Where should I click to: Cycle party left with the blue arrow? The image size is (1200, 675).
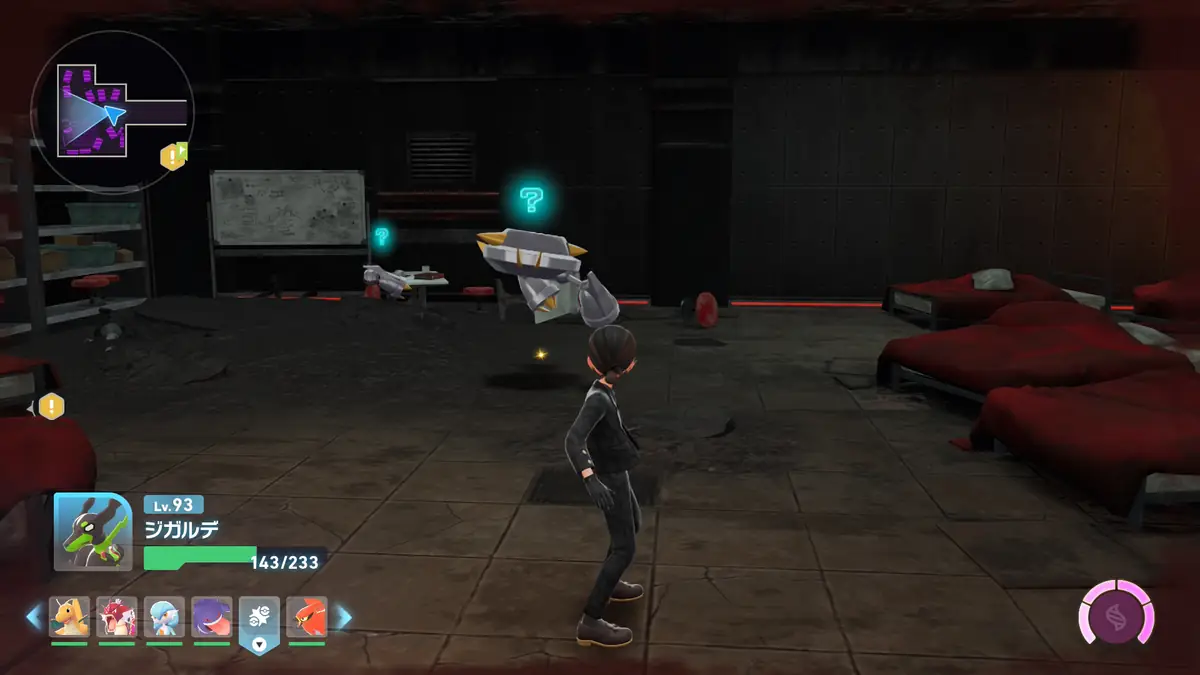[33, 617]
